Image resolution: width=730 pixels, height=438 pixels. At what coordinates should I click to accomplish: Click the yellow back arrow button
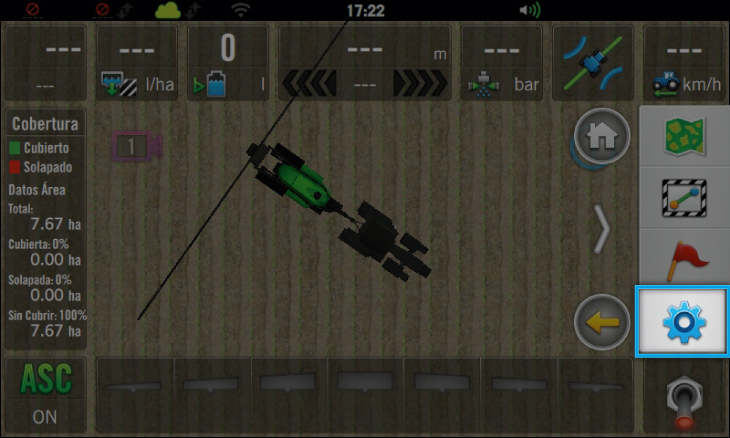[602, 323]
